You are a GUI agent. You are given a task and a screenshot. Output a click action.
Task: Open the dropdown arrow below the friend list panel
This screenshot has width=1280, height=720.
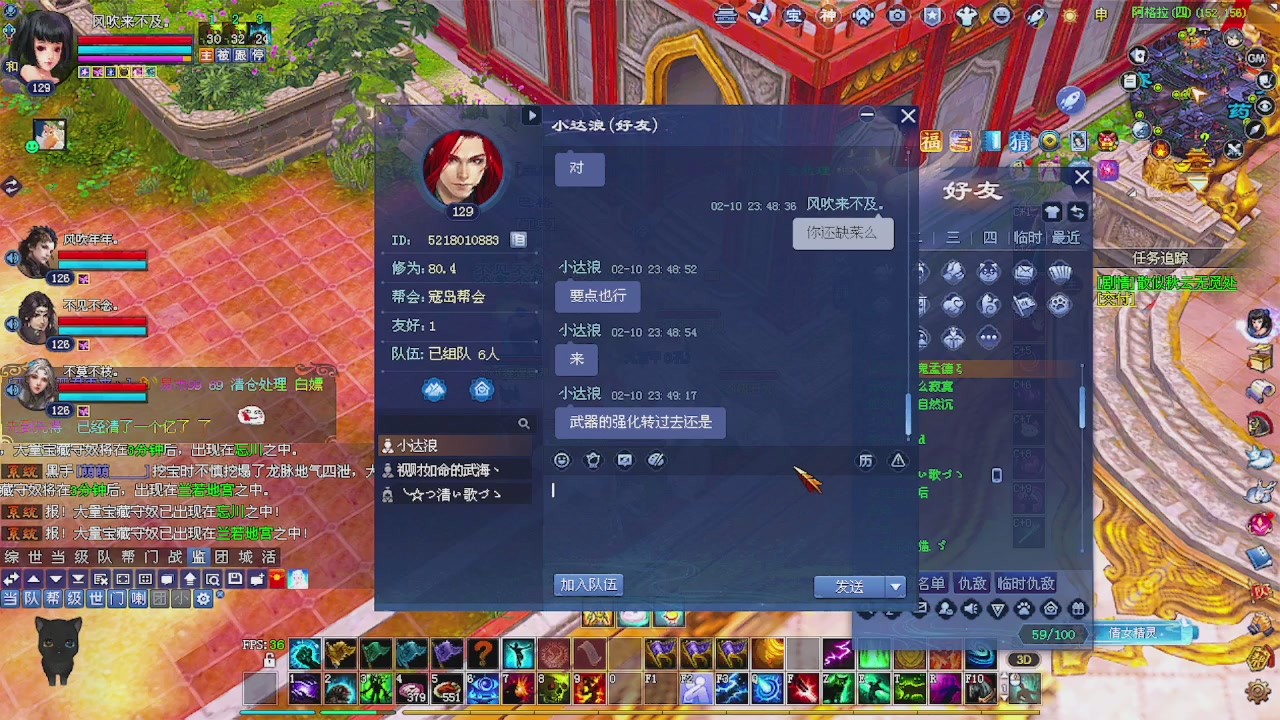997,608
